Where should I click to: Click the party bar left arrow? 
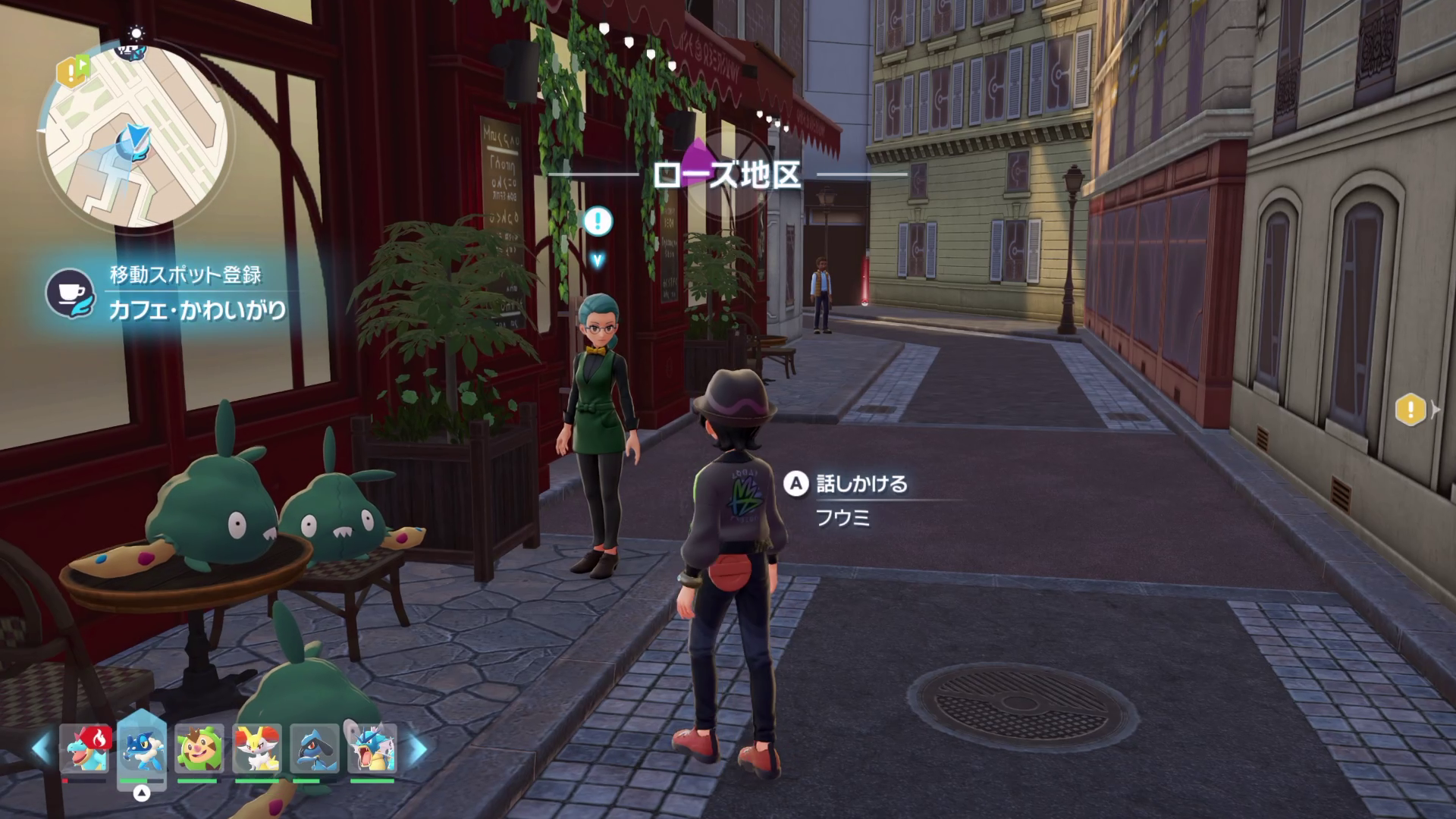pos(41,748)
